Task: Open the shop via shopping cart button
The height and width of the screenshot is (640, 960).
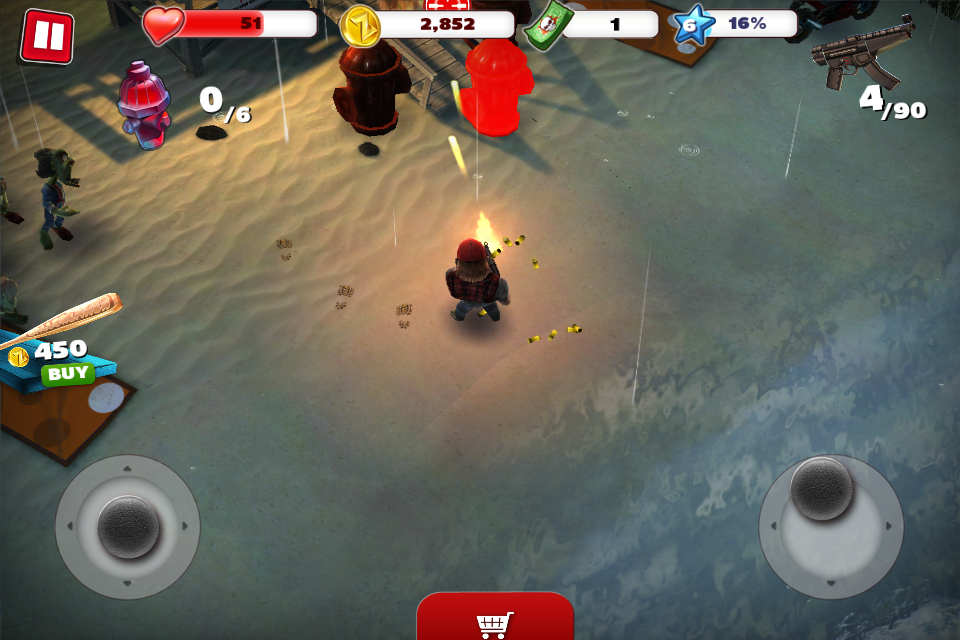Action: [495, 618]
